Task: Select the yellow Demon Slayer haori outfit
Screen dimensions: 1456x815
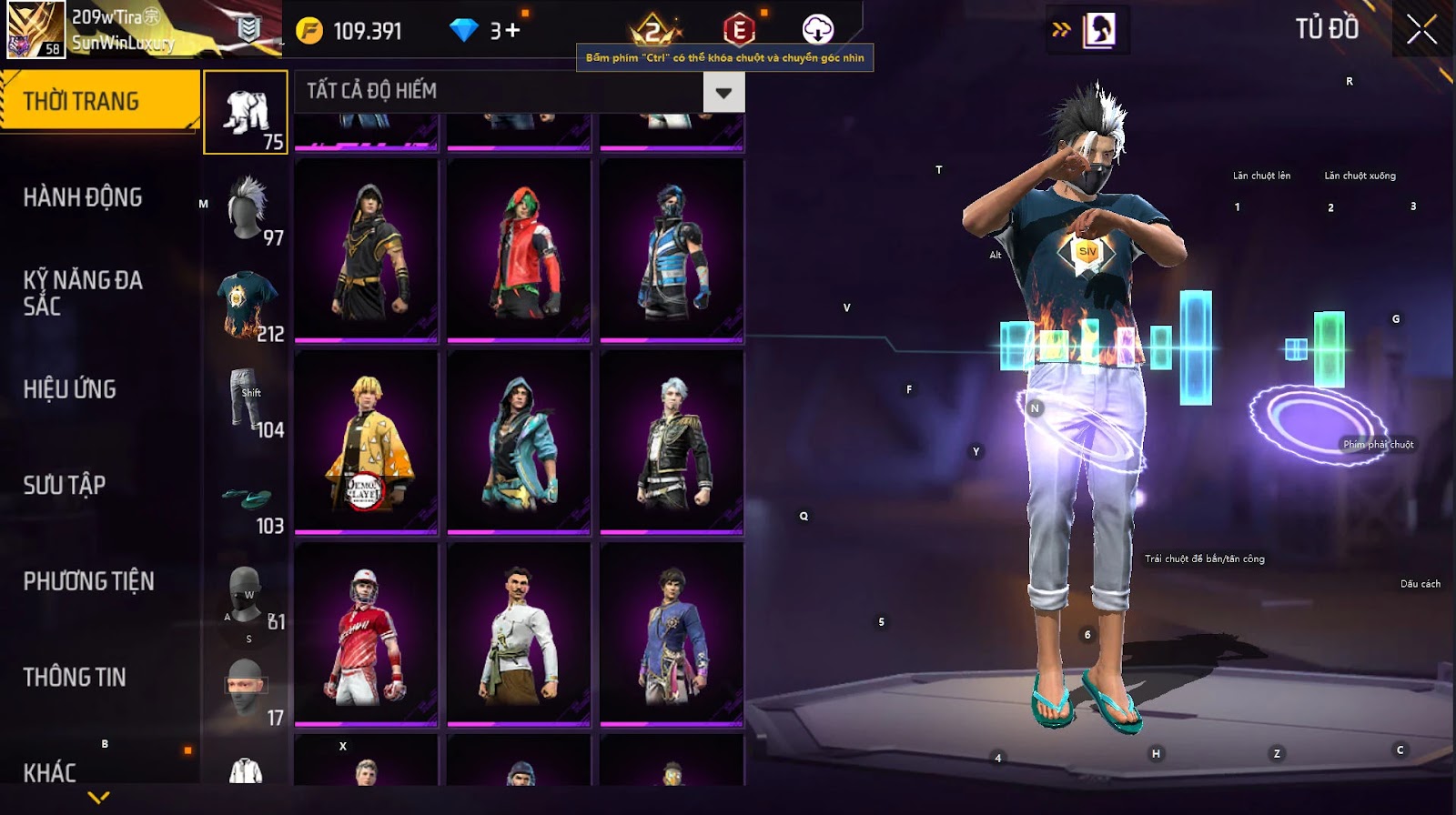Action: coord(367,442)
